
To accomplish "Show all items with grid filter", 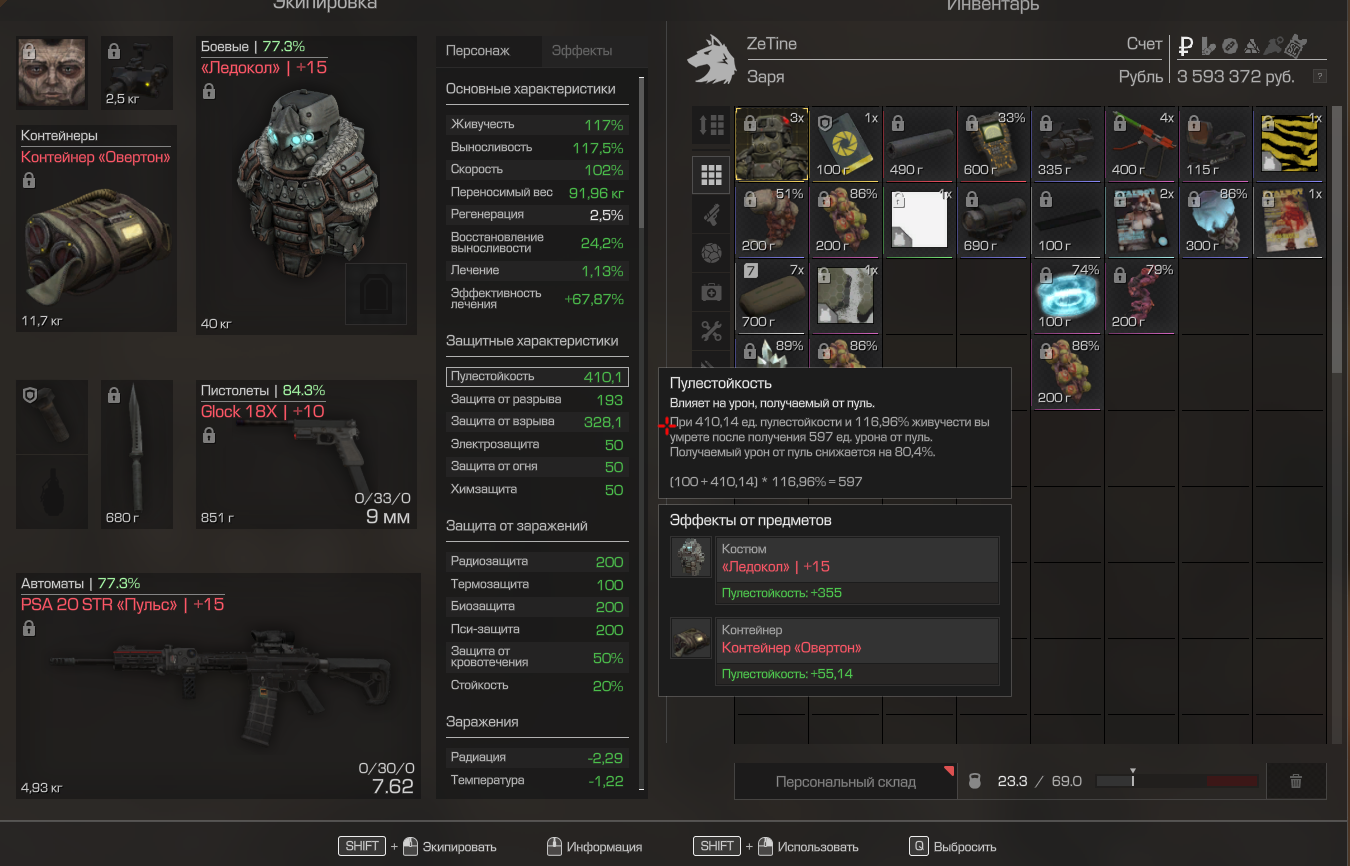I will 711,176.
